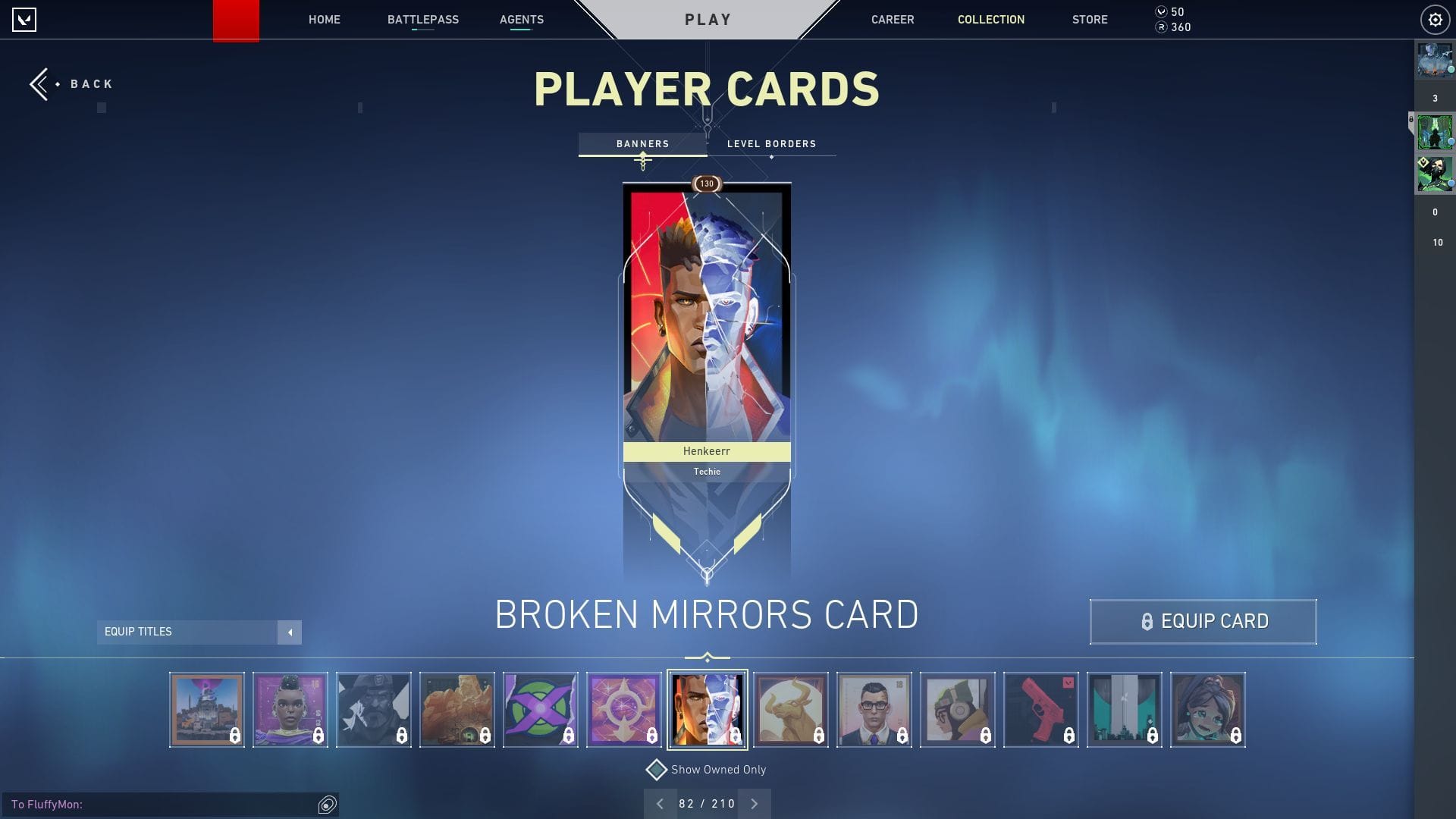Screen dimensions: 1456x819
Task: Go to next page with right chevron
Action: 754,803
